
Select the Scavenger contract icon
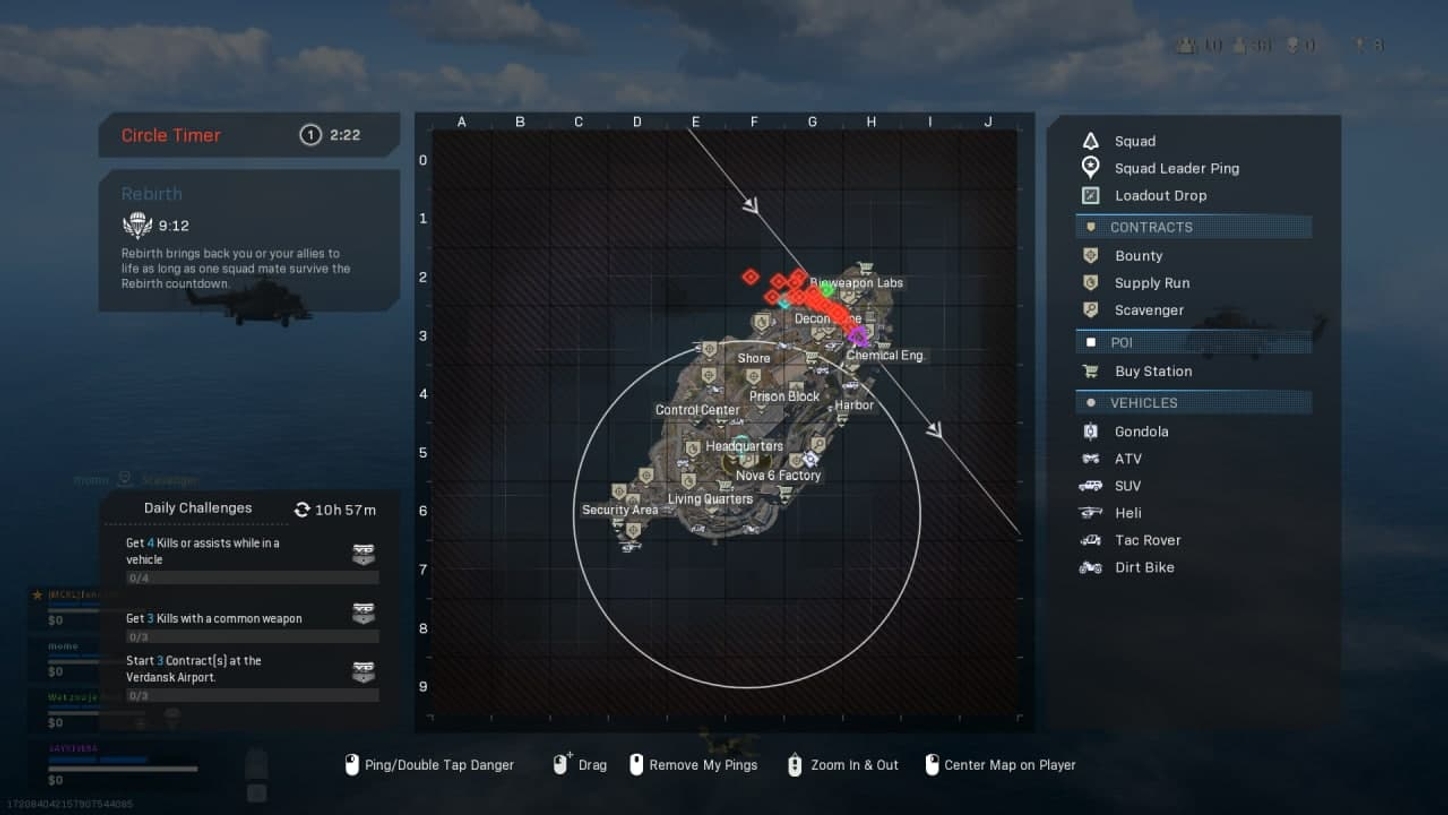[x=1089, y=310]
